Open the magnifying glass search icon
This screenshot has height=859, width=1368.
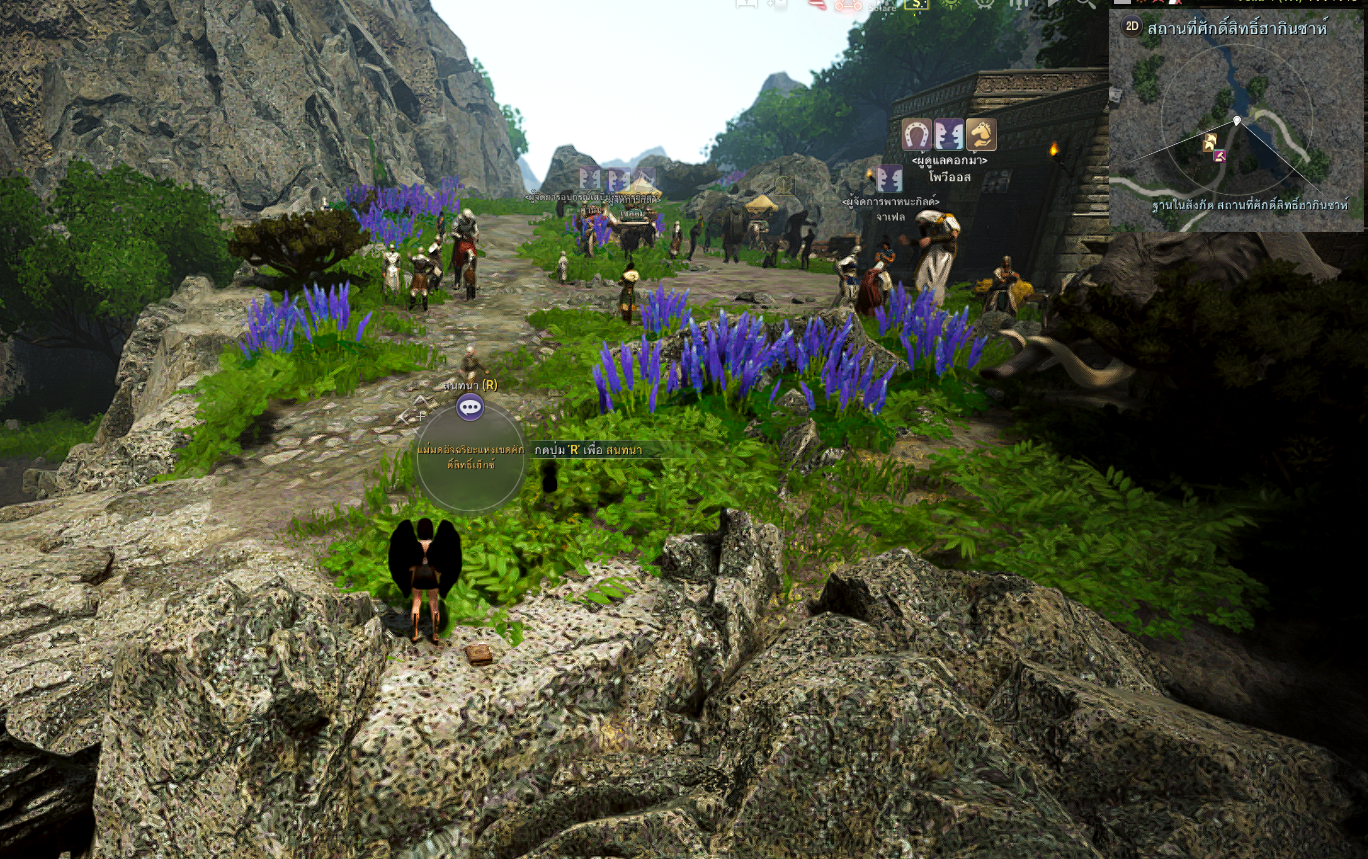[x=1086, y=4]
